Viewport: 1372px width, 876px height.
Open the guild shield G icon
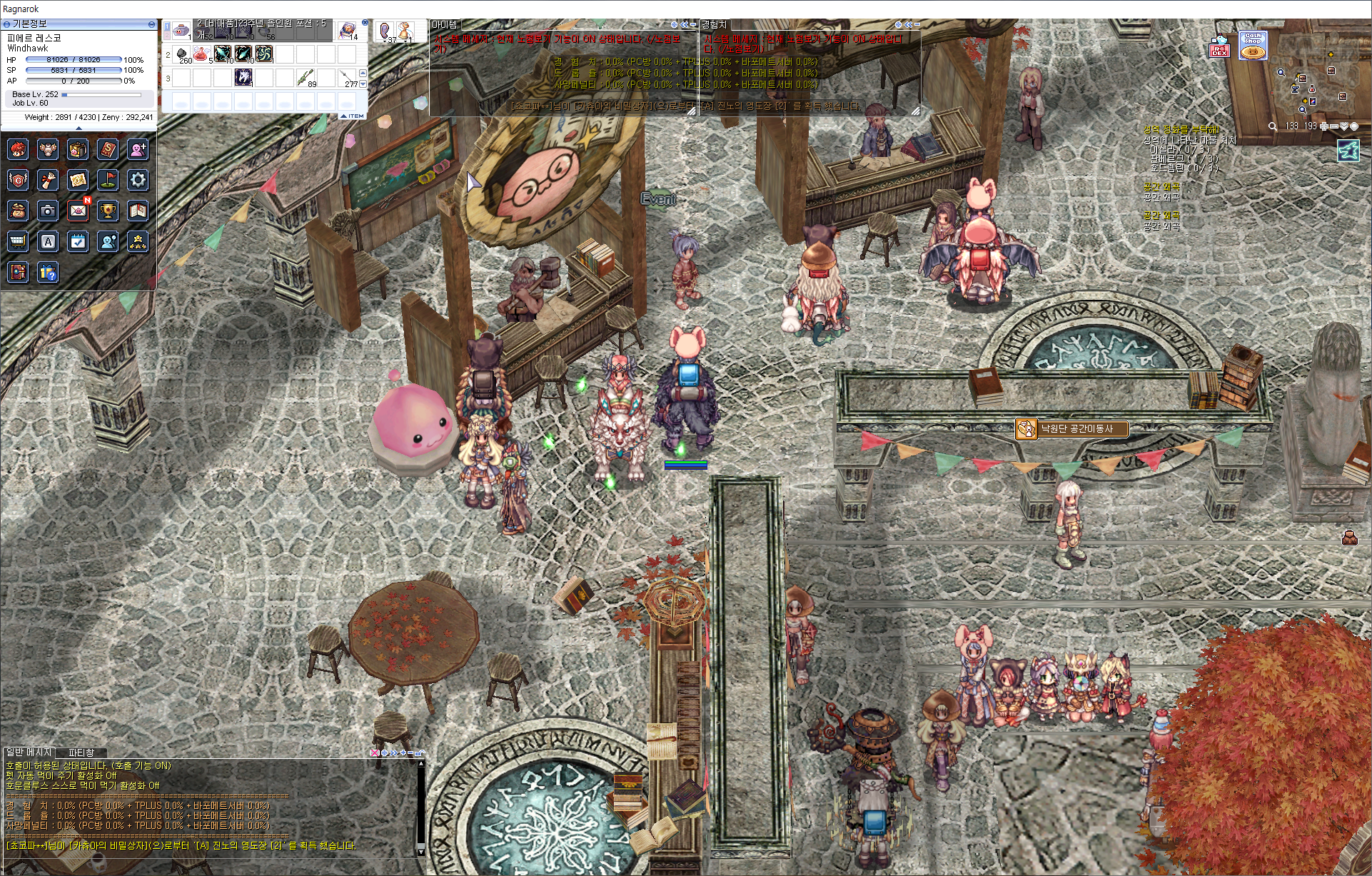click(x=18, y=179)
